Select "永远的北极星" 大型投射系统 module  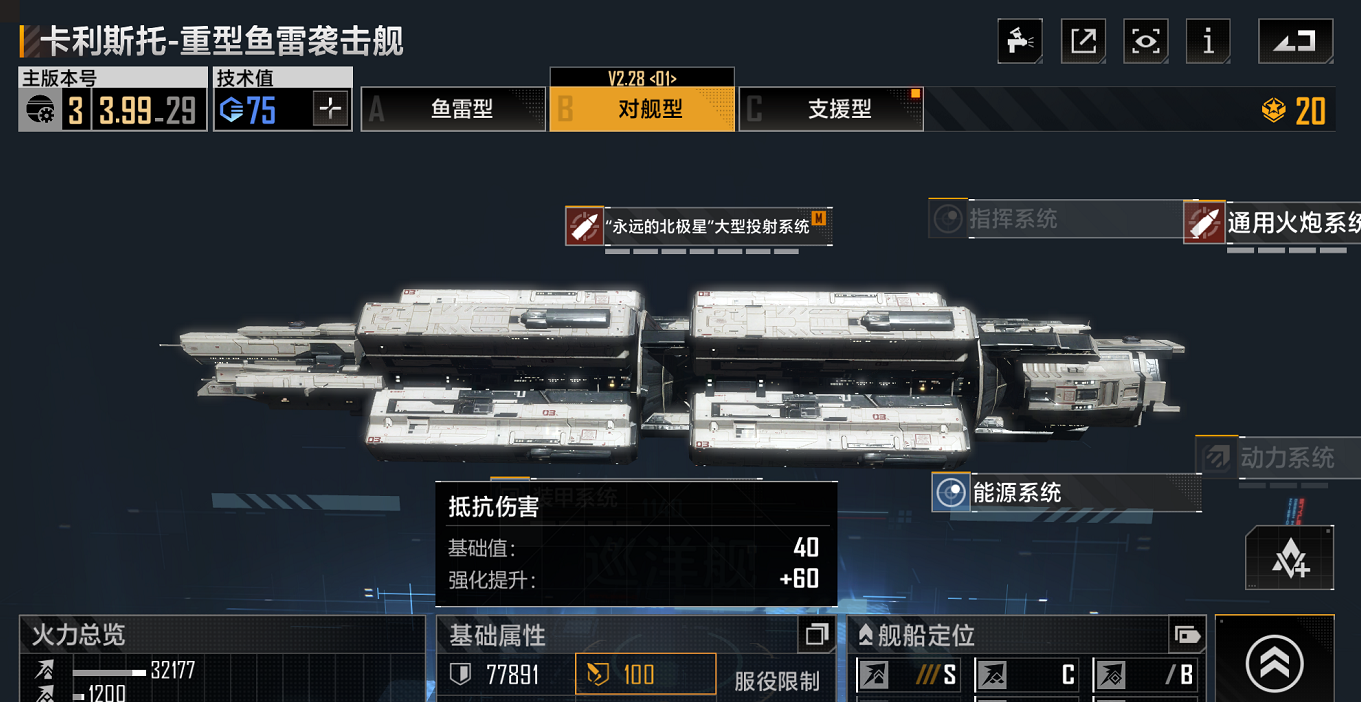pyautogui.click(x=698, y=226)
